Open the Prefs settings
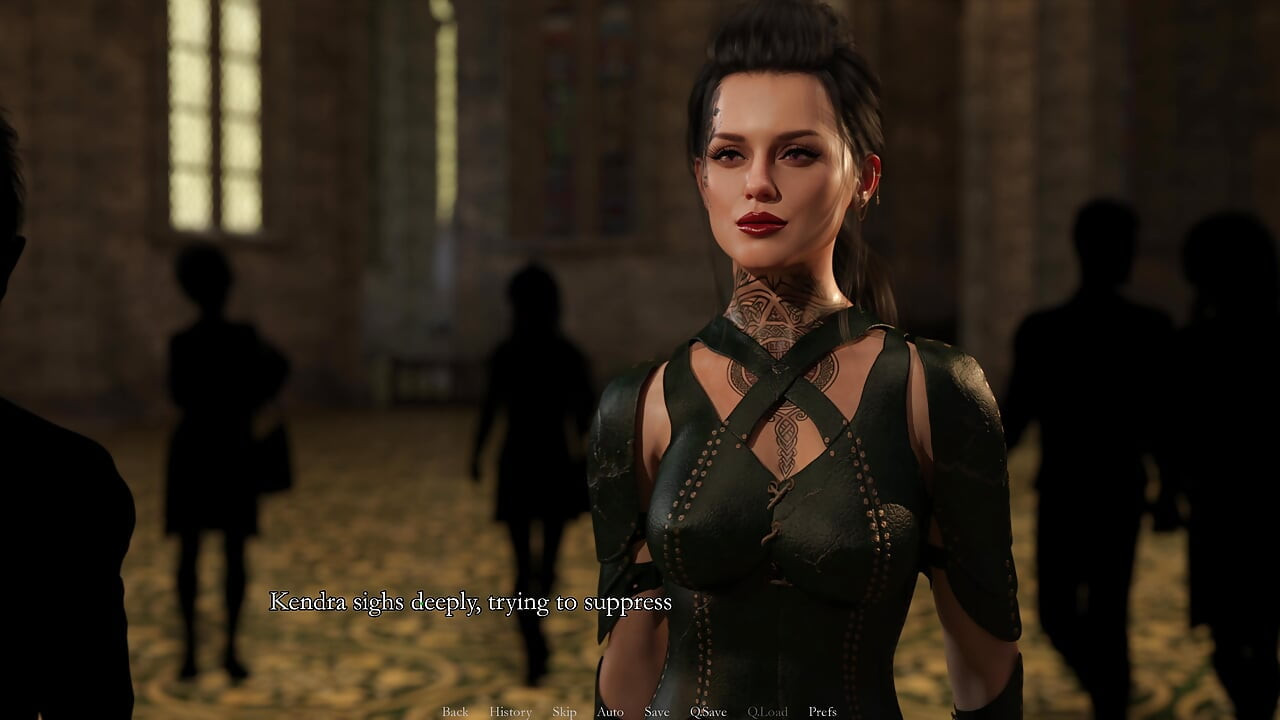 click(x=822, y=712)
